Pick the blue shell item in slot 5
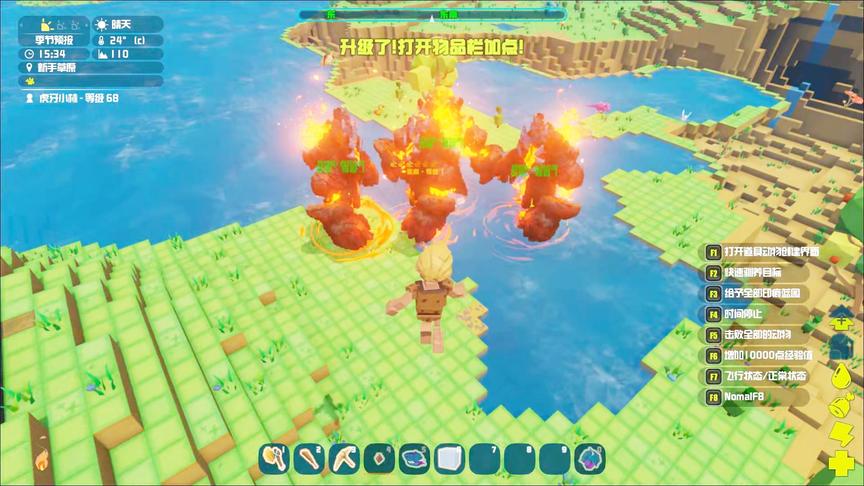 pyautogui.click(x=414, y=459)
